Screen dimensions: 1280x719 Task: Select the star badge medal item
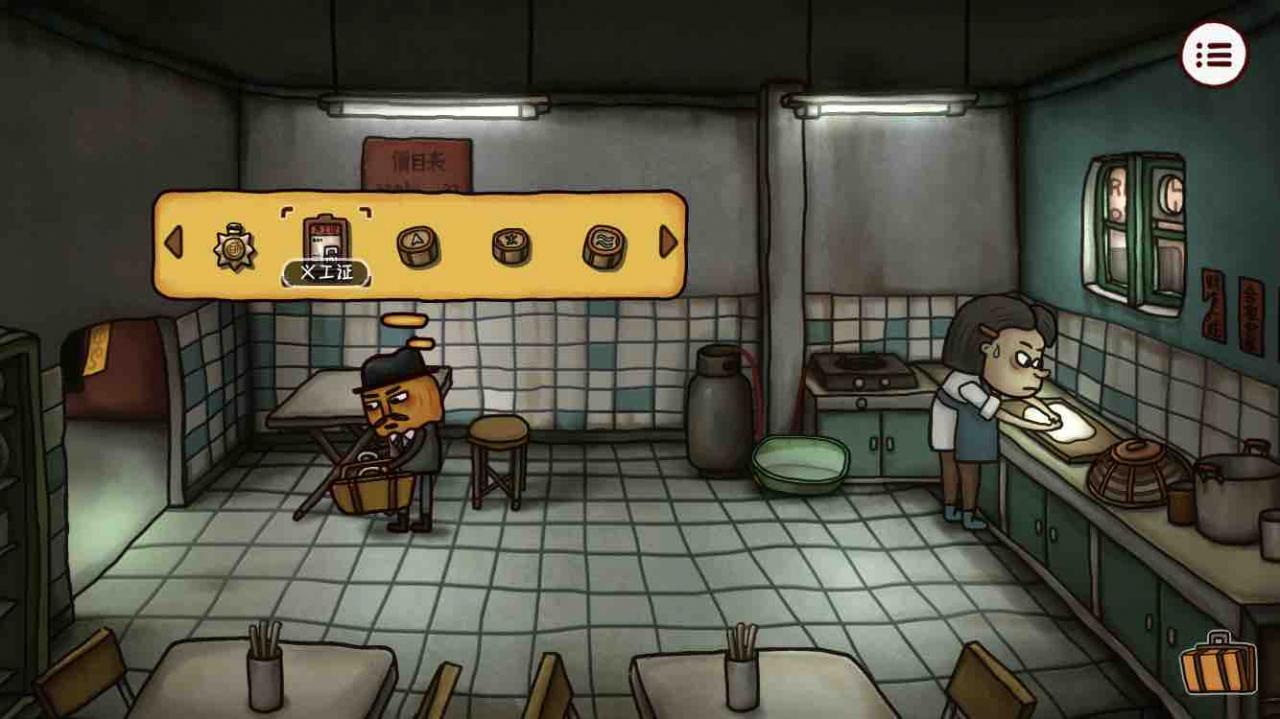click(234, 246)
